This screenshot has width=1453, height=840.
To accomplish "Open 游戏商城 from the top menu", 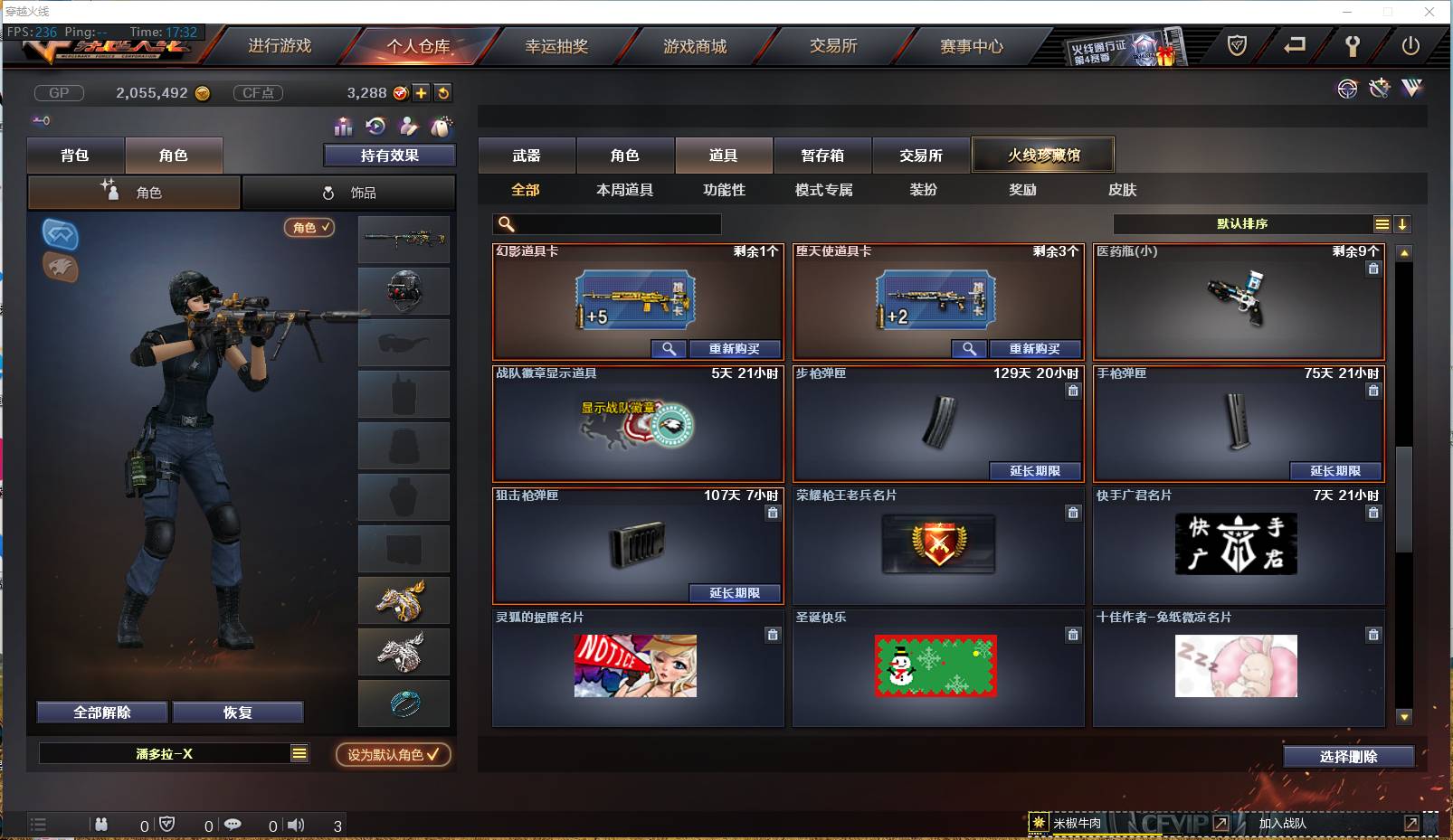I will click(x=695, y=45).
